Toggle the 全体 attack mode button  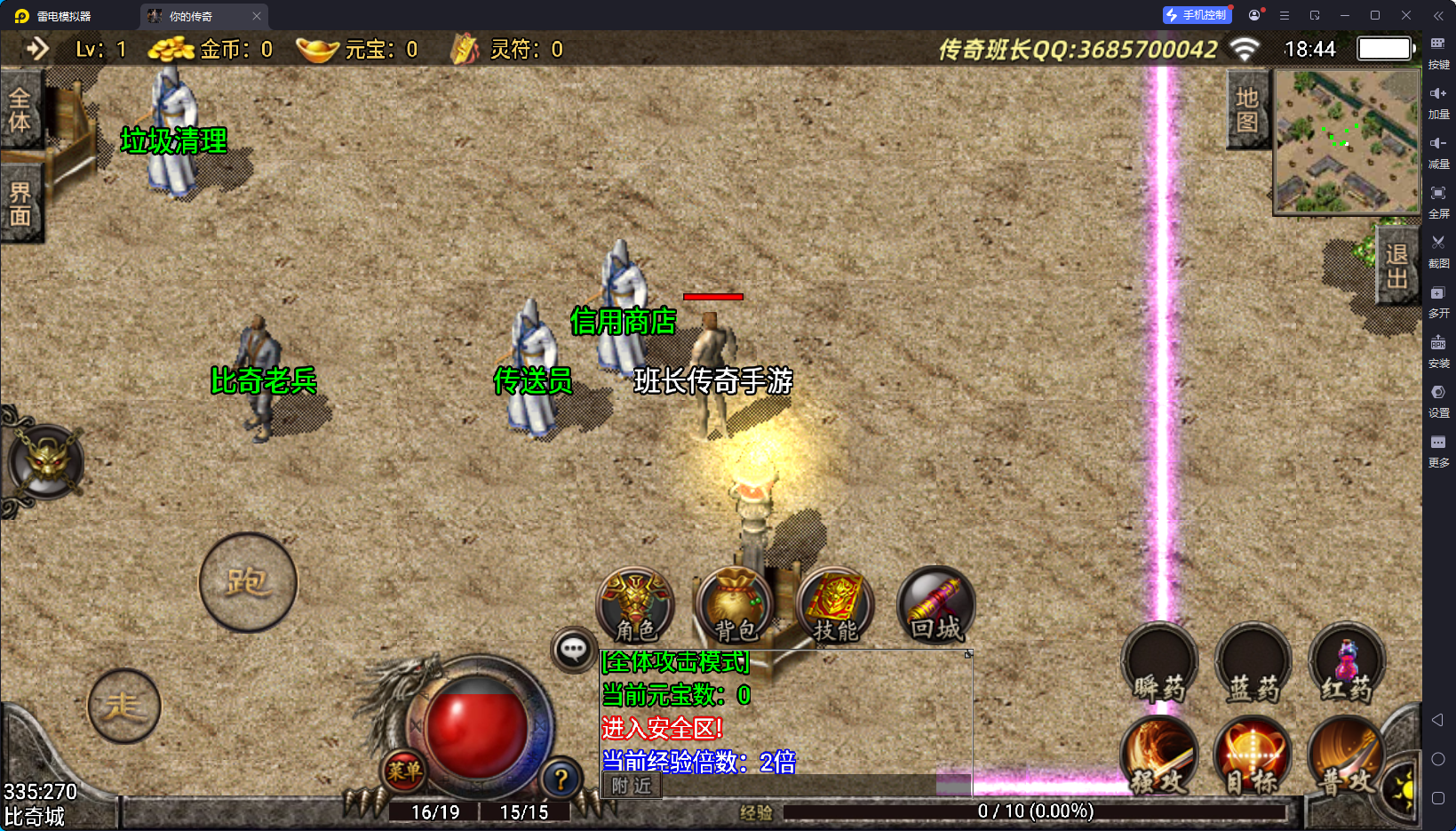coord(20,110)
